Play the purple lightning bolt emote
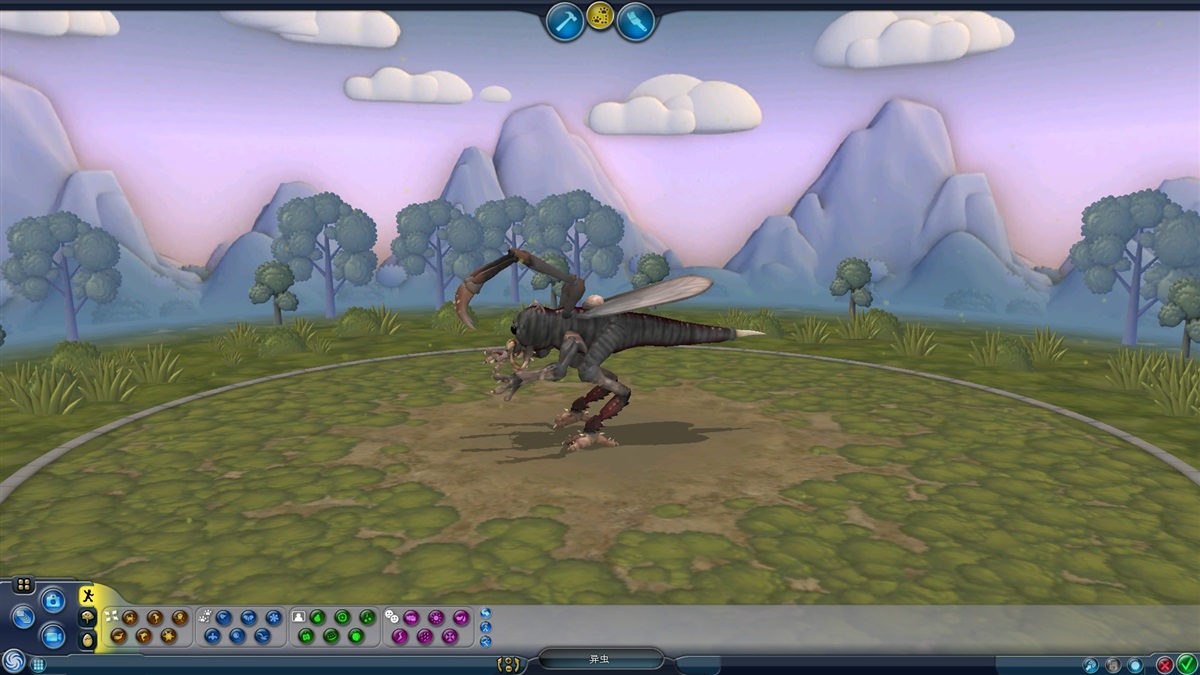The width and height of the screenshot is (1200, 675). (x=400, y=635)
